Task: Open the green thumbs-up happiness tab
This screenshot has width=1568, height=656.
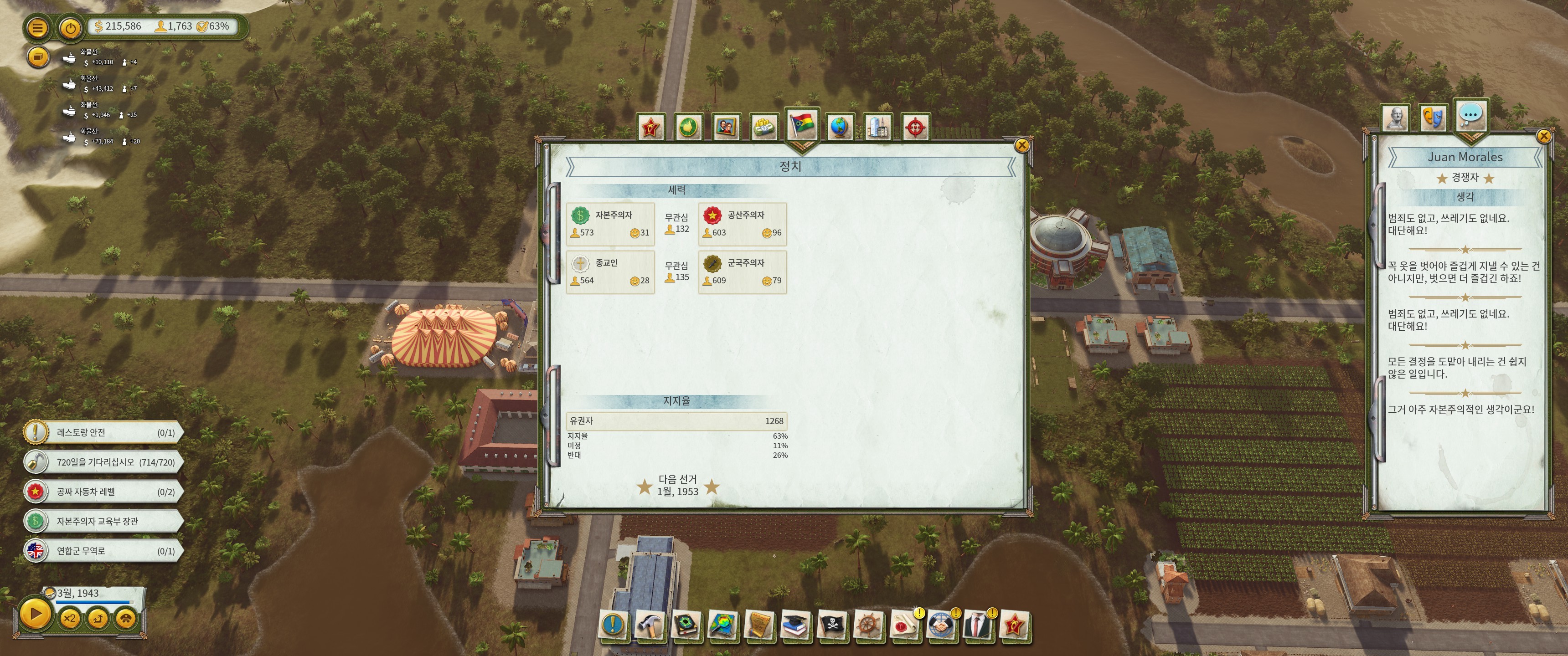Action: pos(688,127)
